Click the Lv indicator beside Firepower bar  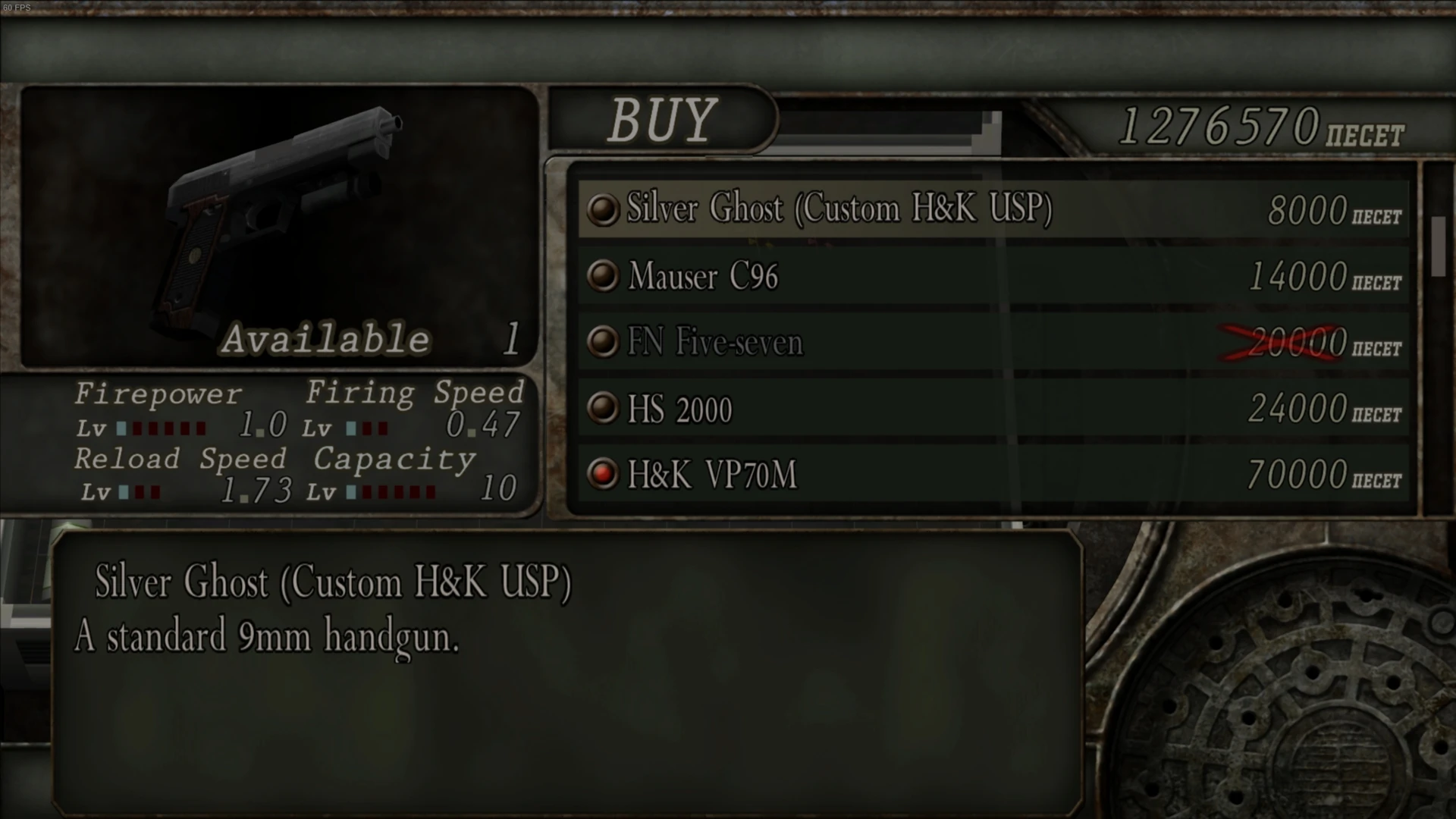click(x=93, y=428)
